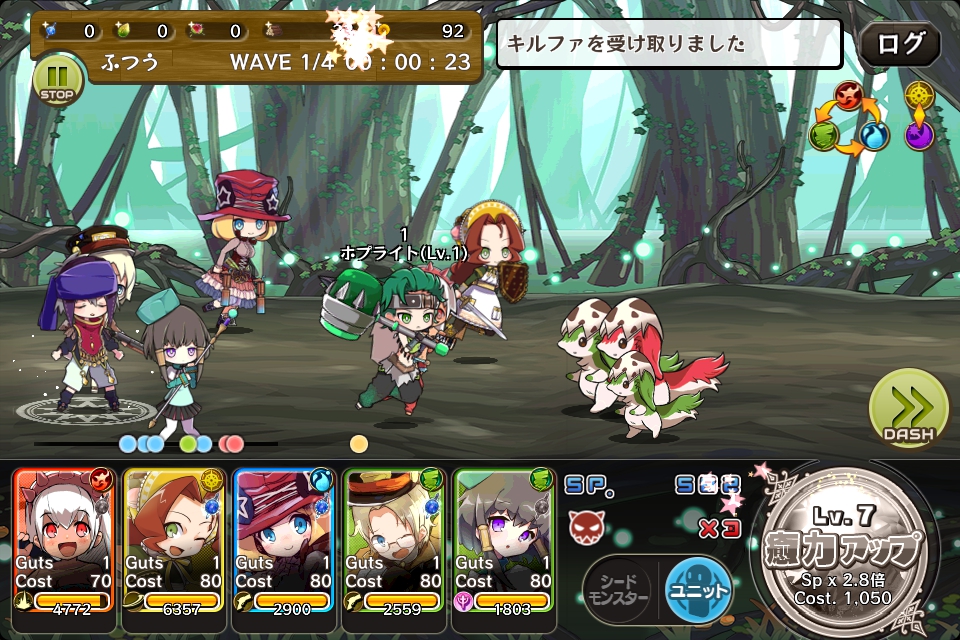Screen dimensions: 960x640
Task: Select the blue-framed witch hat unit card
Action: click(x=284, y=540)
